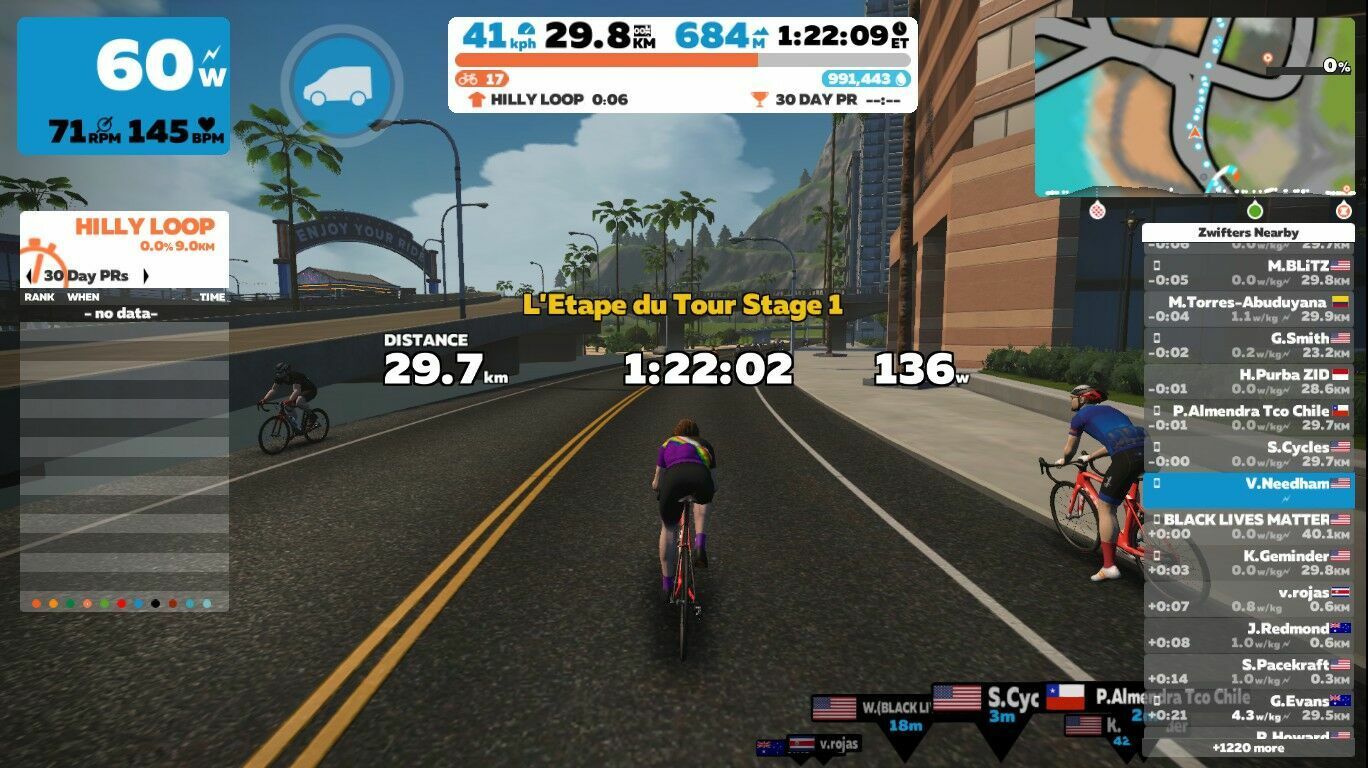Select S.Cycles in Zwifters Nearby
The height and width of the screenshot is (768, 1368).
1247,454
